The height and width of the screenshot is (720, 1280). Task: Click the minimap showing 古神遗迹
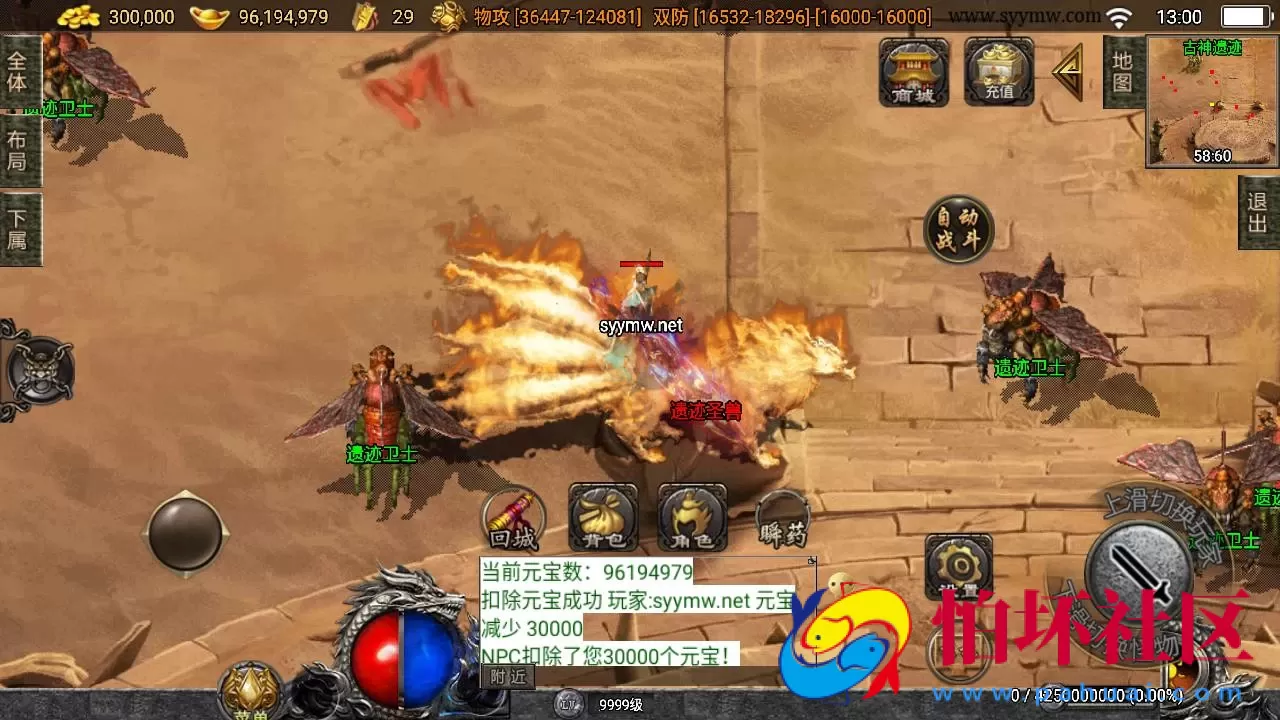pos(1210,100)
